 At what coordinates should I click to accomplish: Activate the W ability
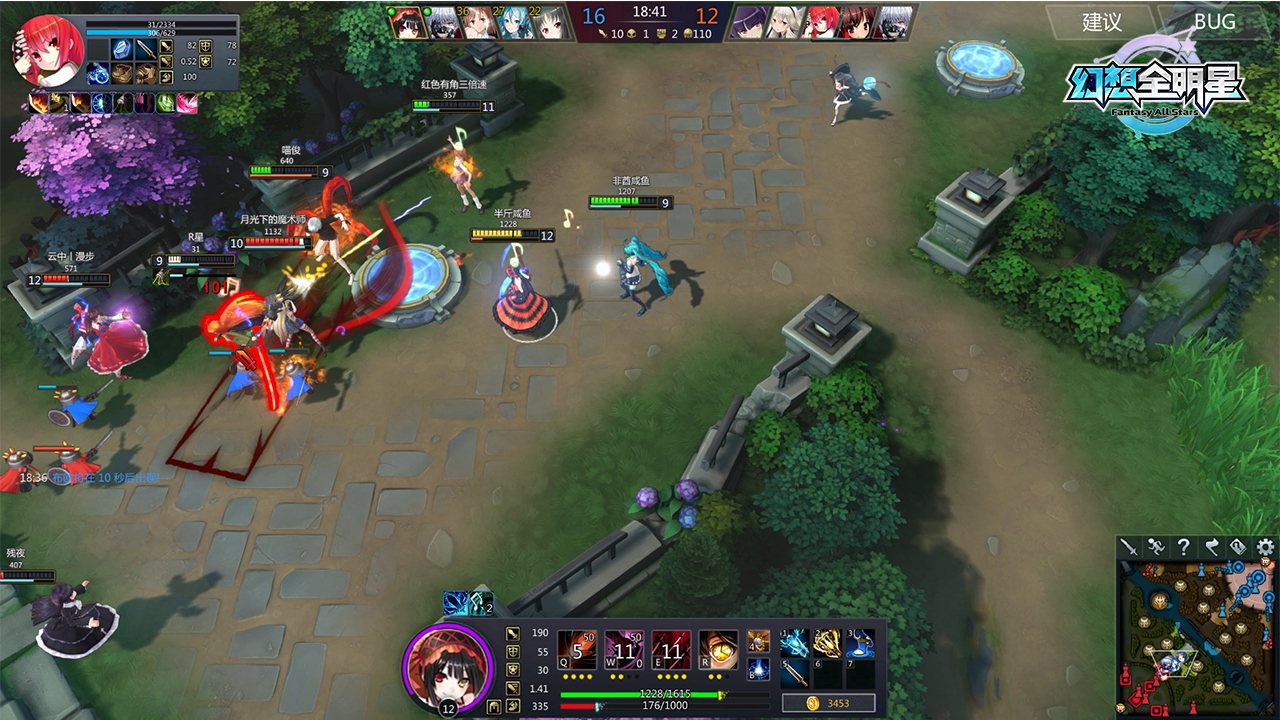click(x=624, y=650)
